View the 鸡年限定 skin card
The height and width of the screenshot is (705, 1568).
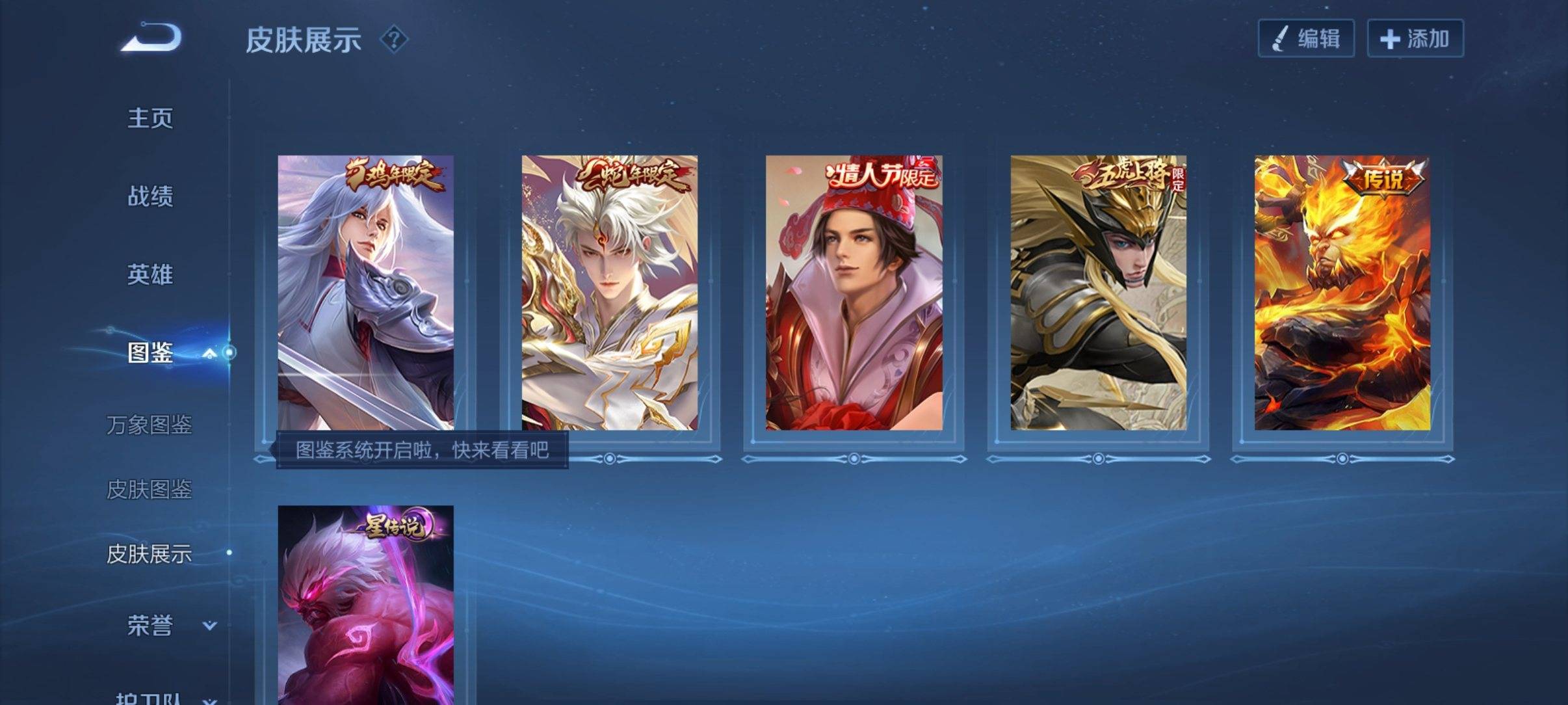pyautogui.click(x=365, y=293)
